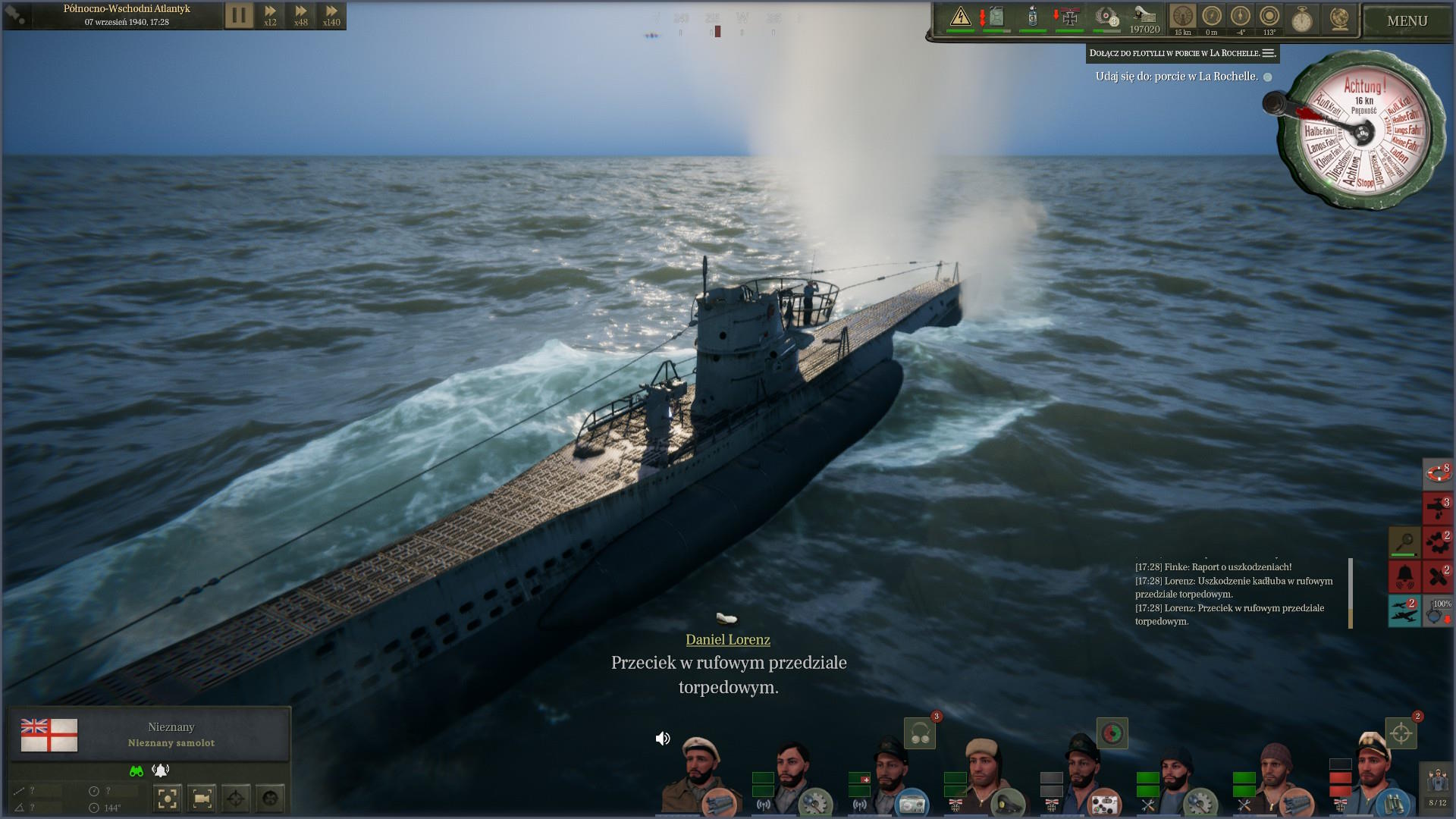Screen dimensions: 1456x819
Task: Expand the La Rochelle mission objective list
Action: pos(1268,53)
